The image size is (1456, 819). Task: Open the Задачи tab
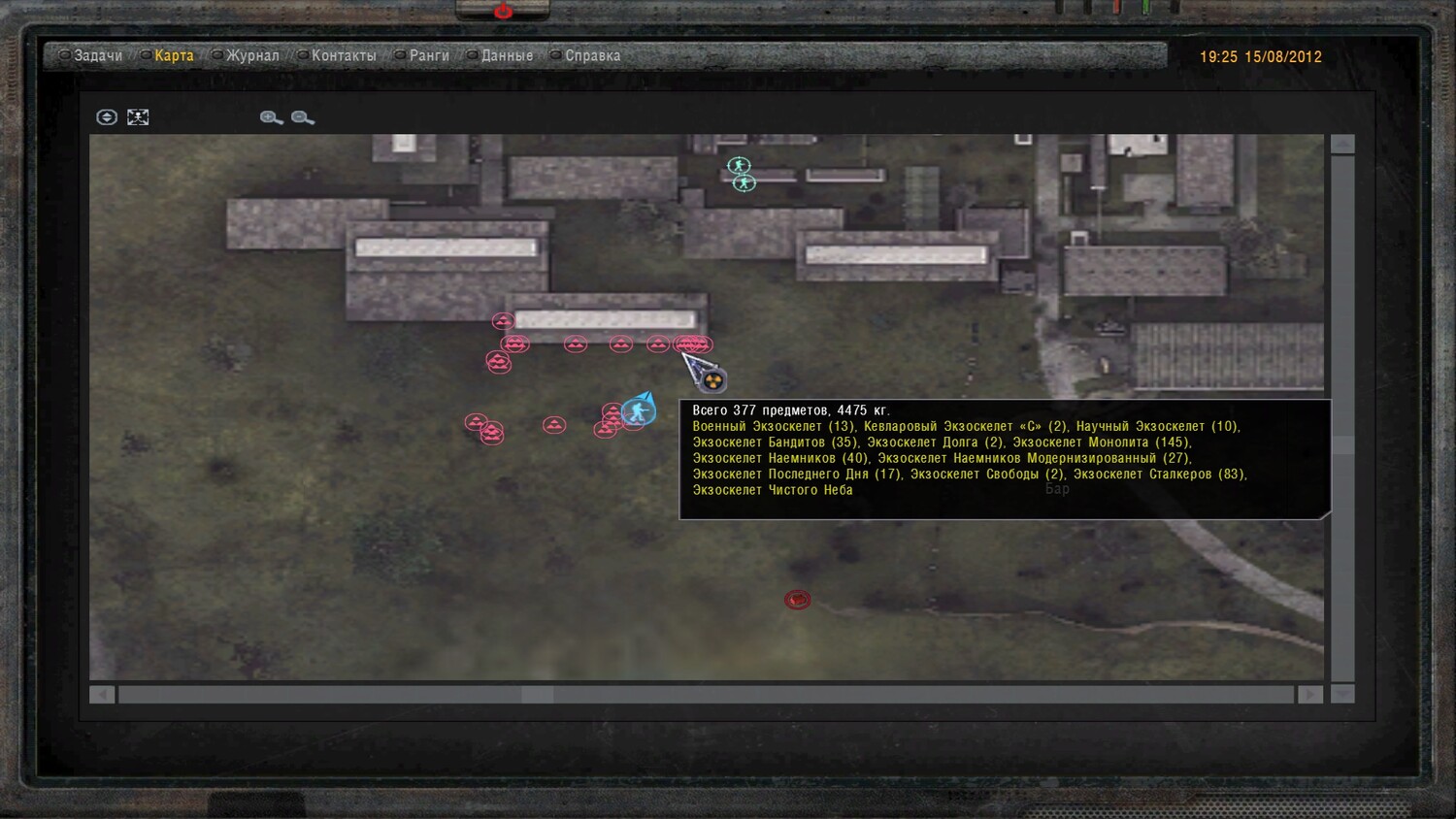pos(97,56)
